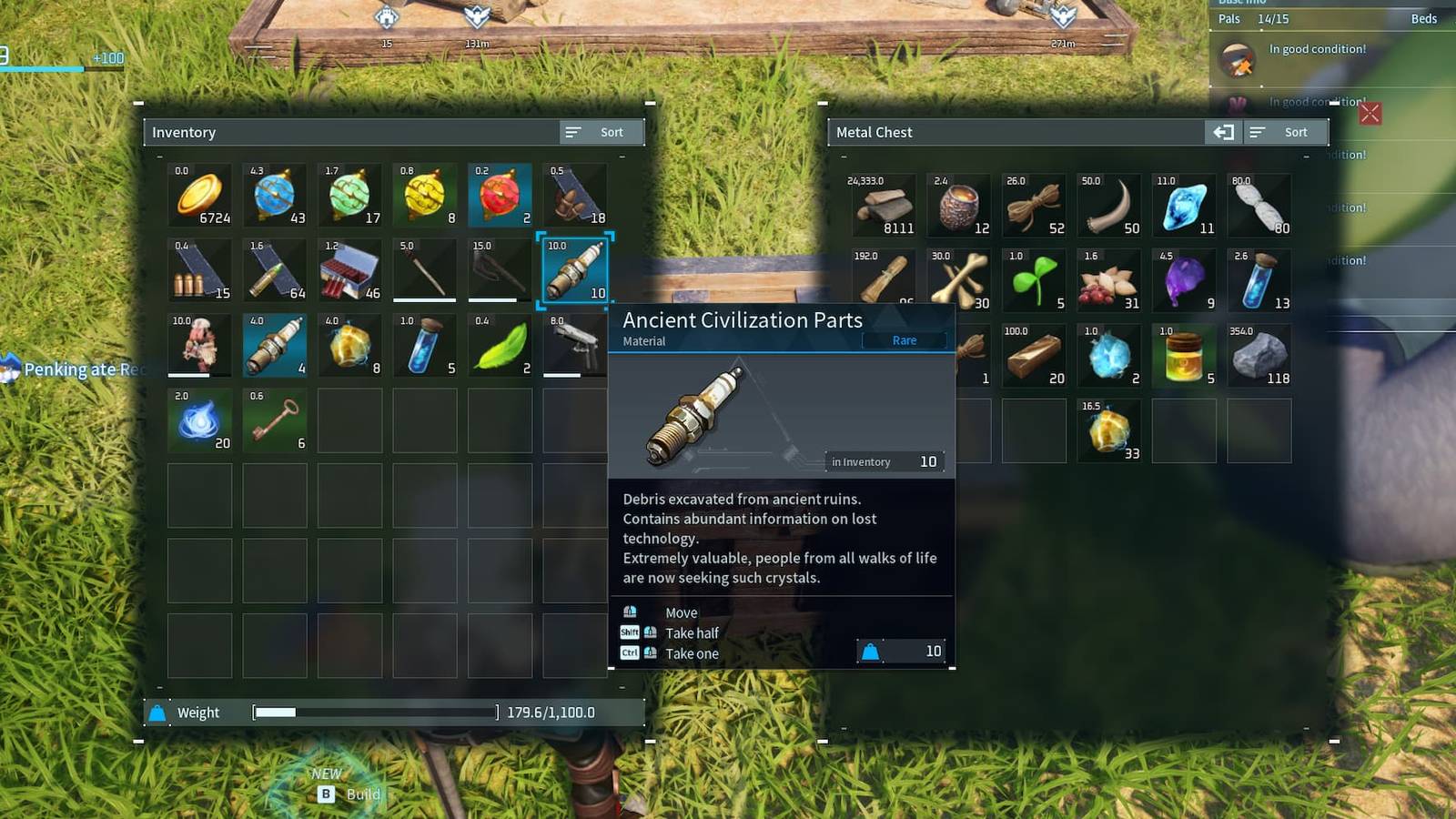Select the Makeshift Handgun in inventory
This screenshot has width=1456, height=819.
coord(573,345)
